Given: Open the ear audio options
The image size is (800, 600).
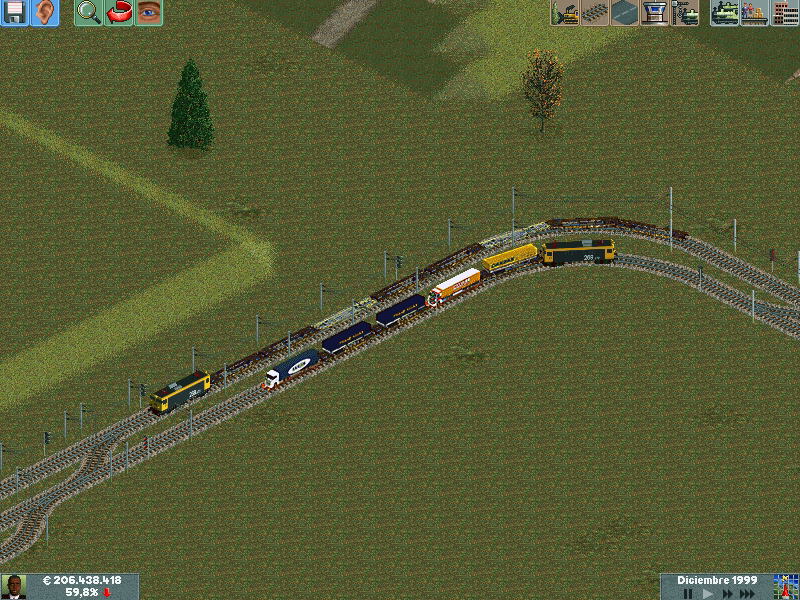Looking at the screenshot, I should coord(45,13).
